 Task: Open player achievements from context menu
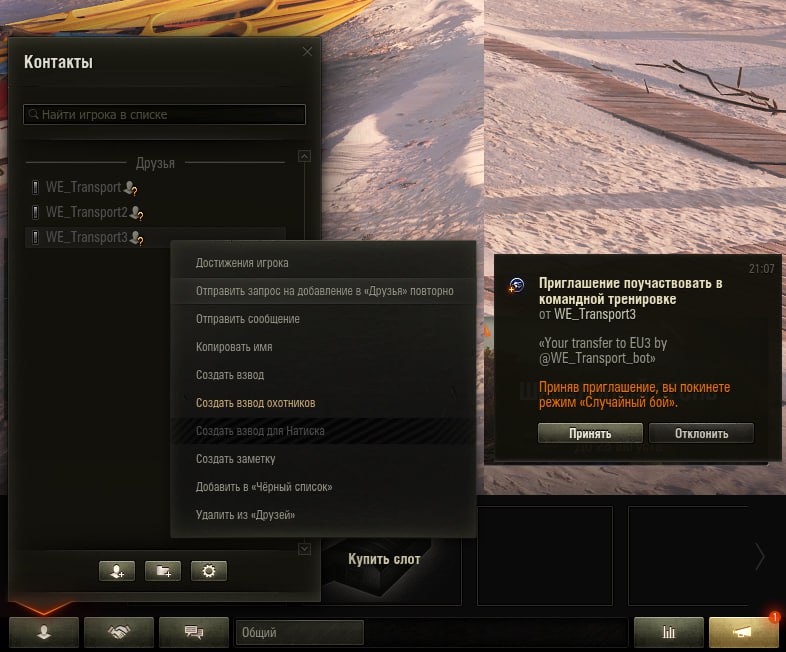pos(242,263)
